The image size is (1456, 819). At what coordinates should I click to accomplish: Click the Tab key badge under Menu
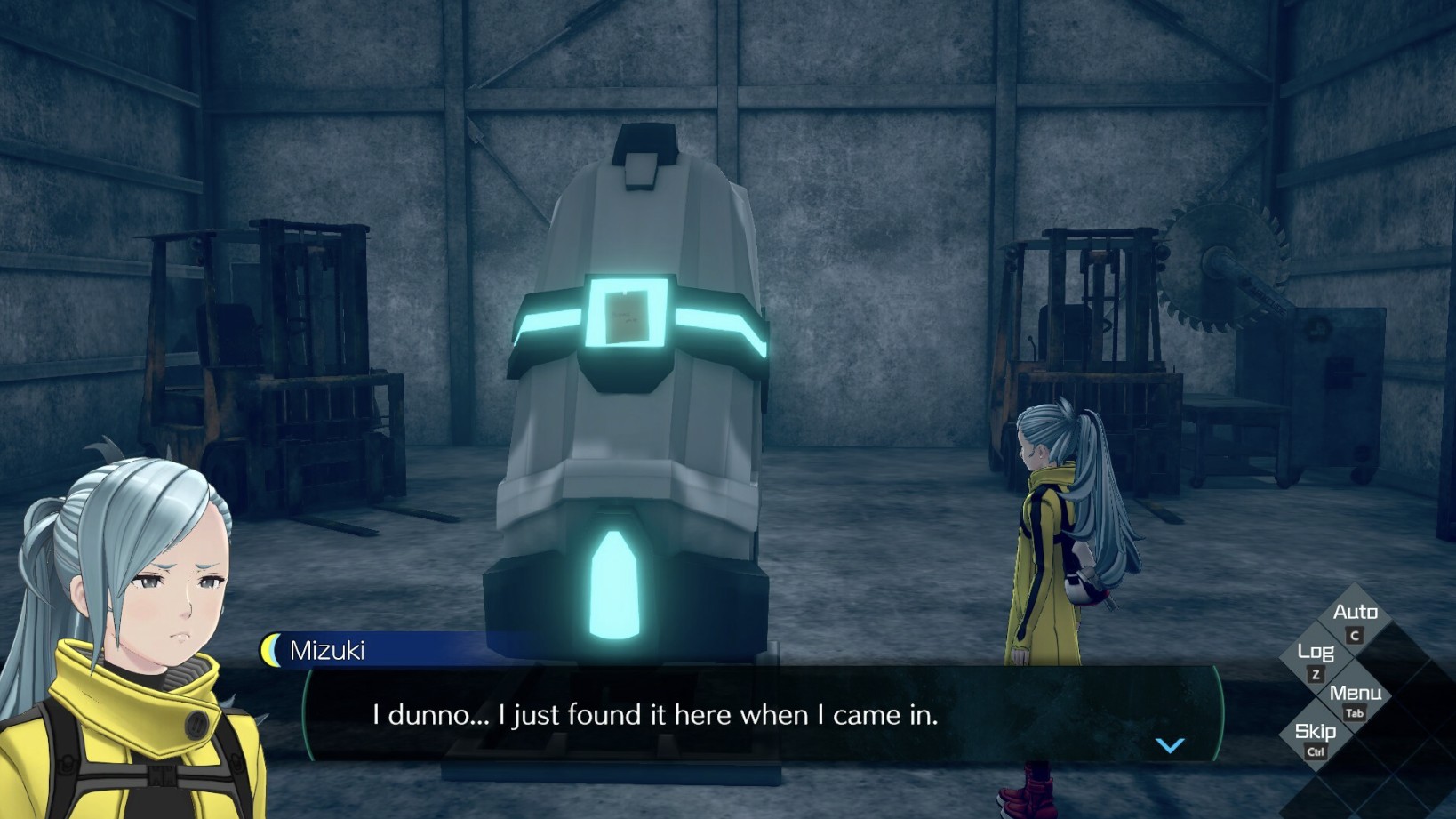1357,711
